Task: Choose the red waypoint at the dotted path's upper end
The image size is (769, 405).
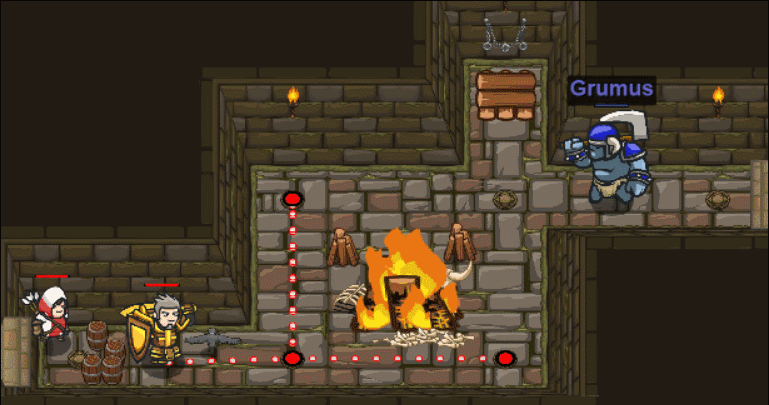Action: coord(292,200)
